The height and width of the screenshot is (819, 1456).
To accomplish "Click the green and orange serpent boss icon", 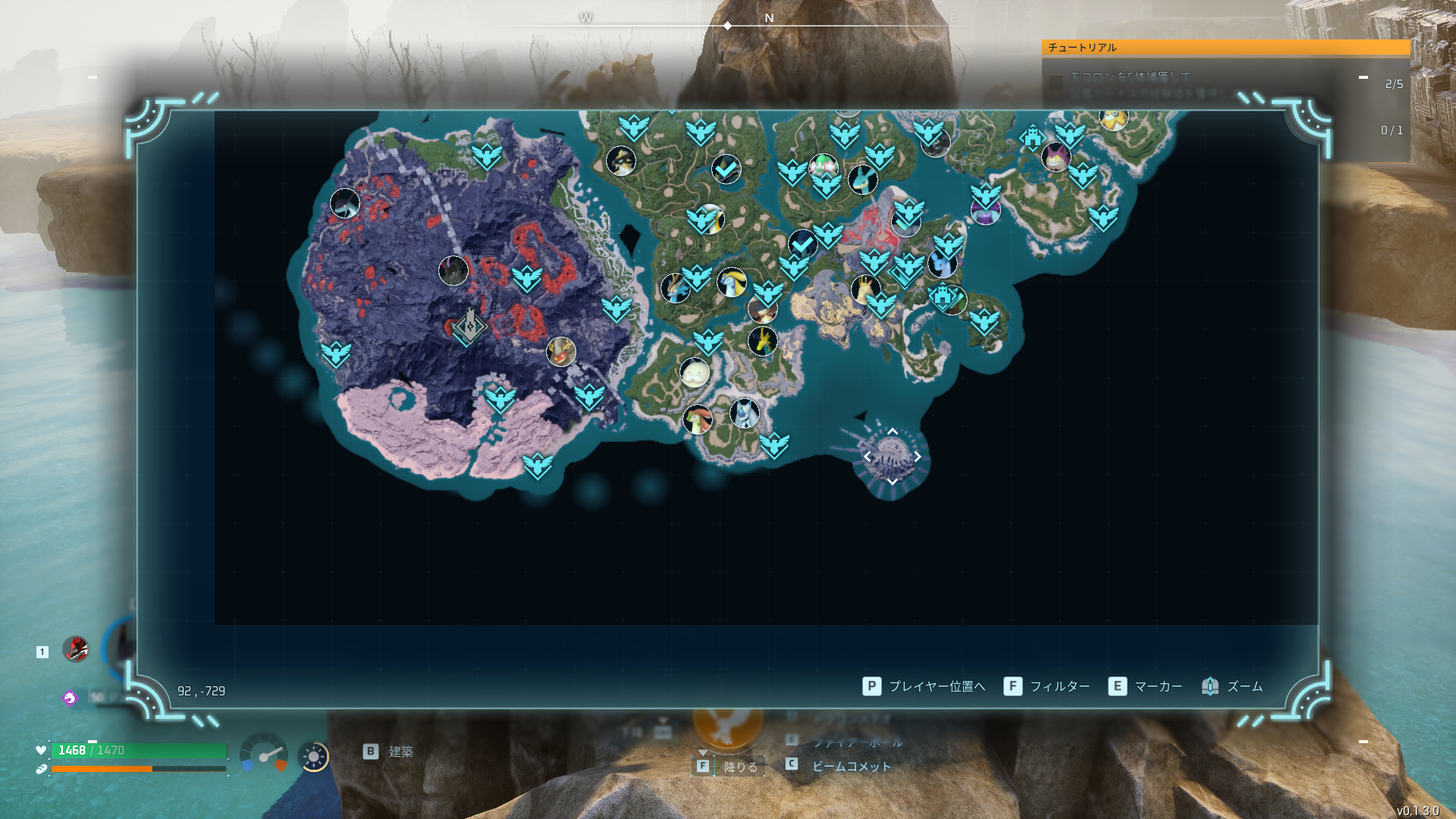I will coord(697,419).
